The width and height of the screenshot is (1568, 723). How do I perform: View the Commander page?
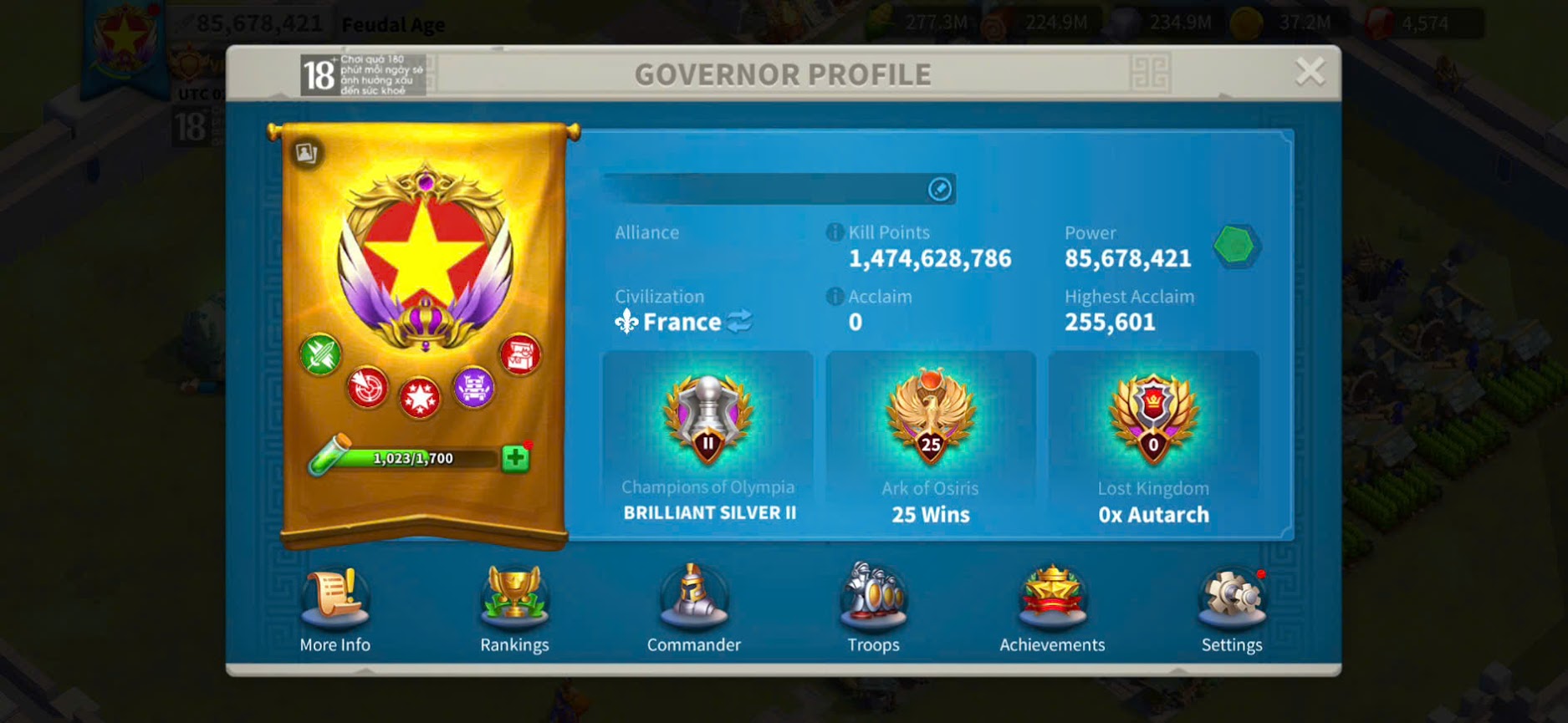click(693, 608)
